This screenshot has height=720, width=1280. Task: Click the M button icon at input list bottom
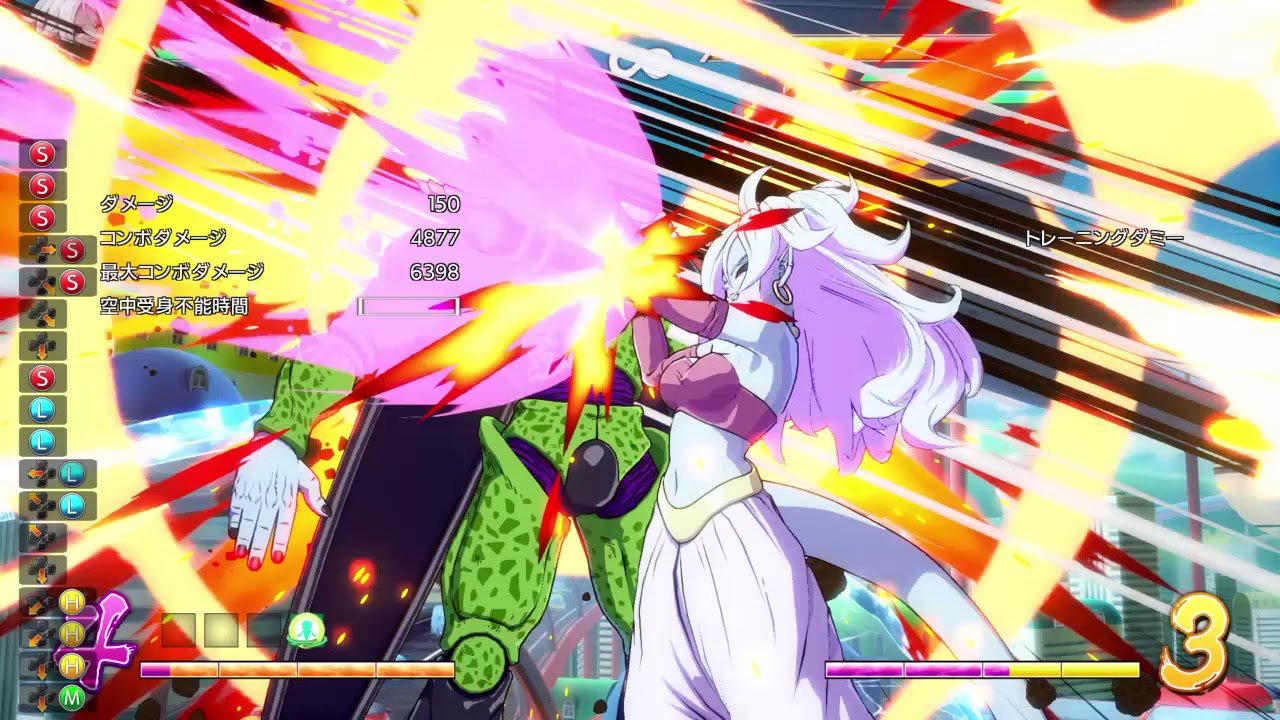point(72,697)
